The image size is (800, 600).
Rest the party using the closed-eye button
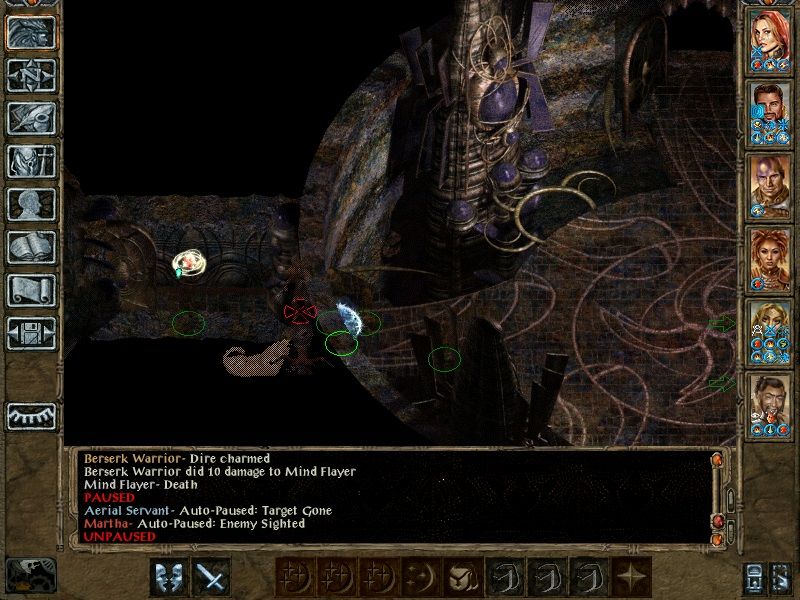(x=31, y=415)
